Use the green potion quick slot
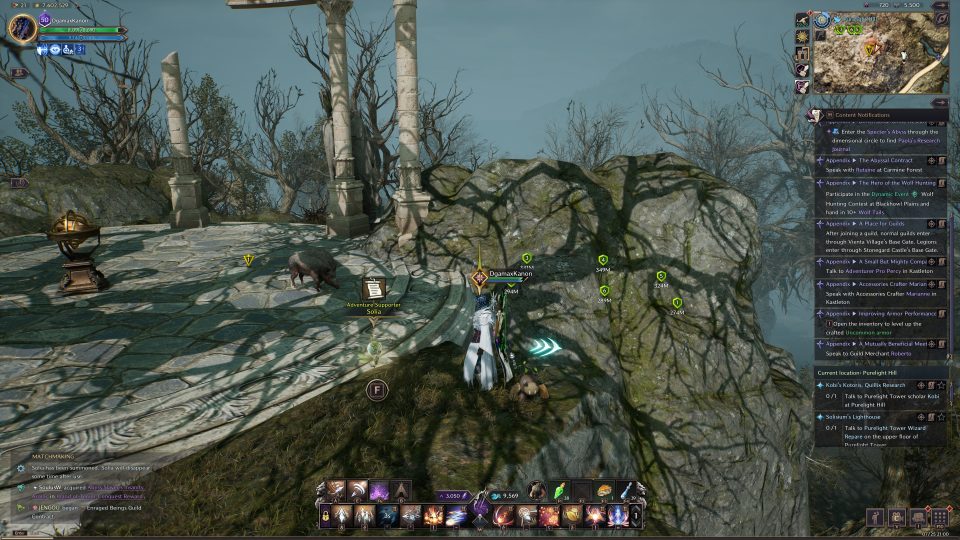Viewport: 960px width, 540px height. [x=561, y=490]
